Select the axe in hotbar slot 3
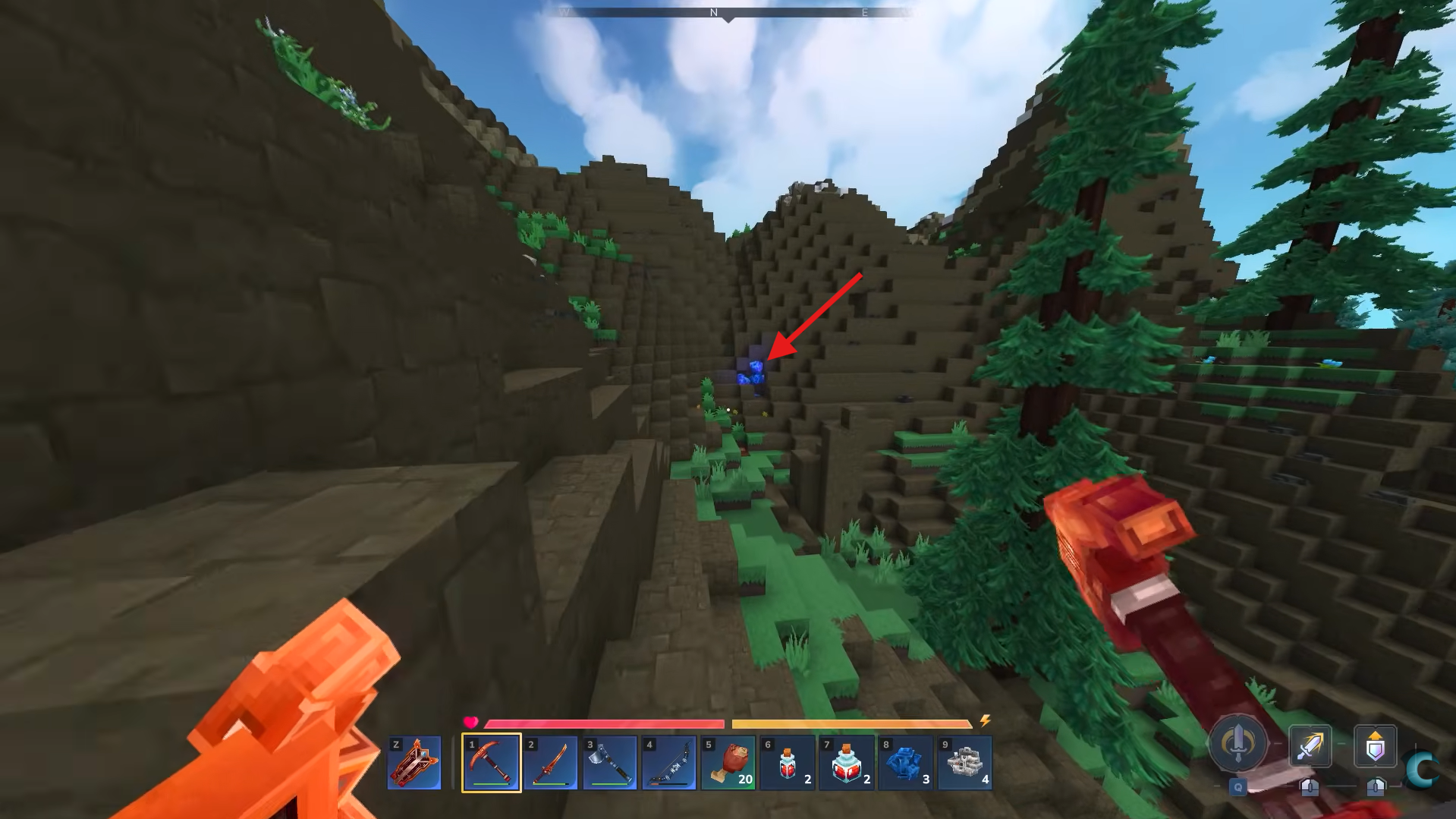1456x819 pixels. (x=609, y=762)
